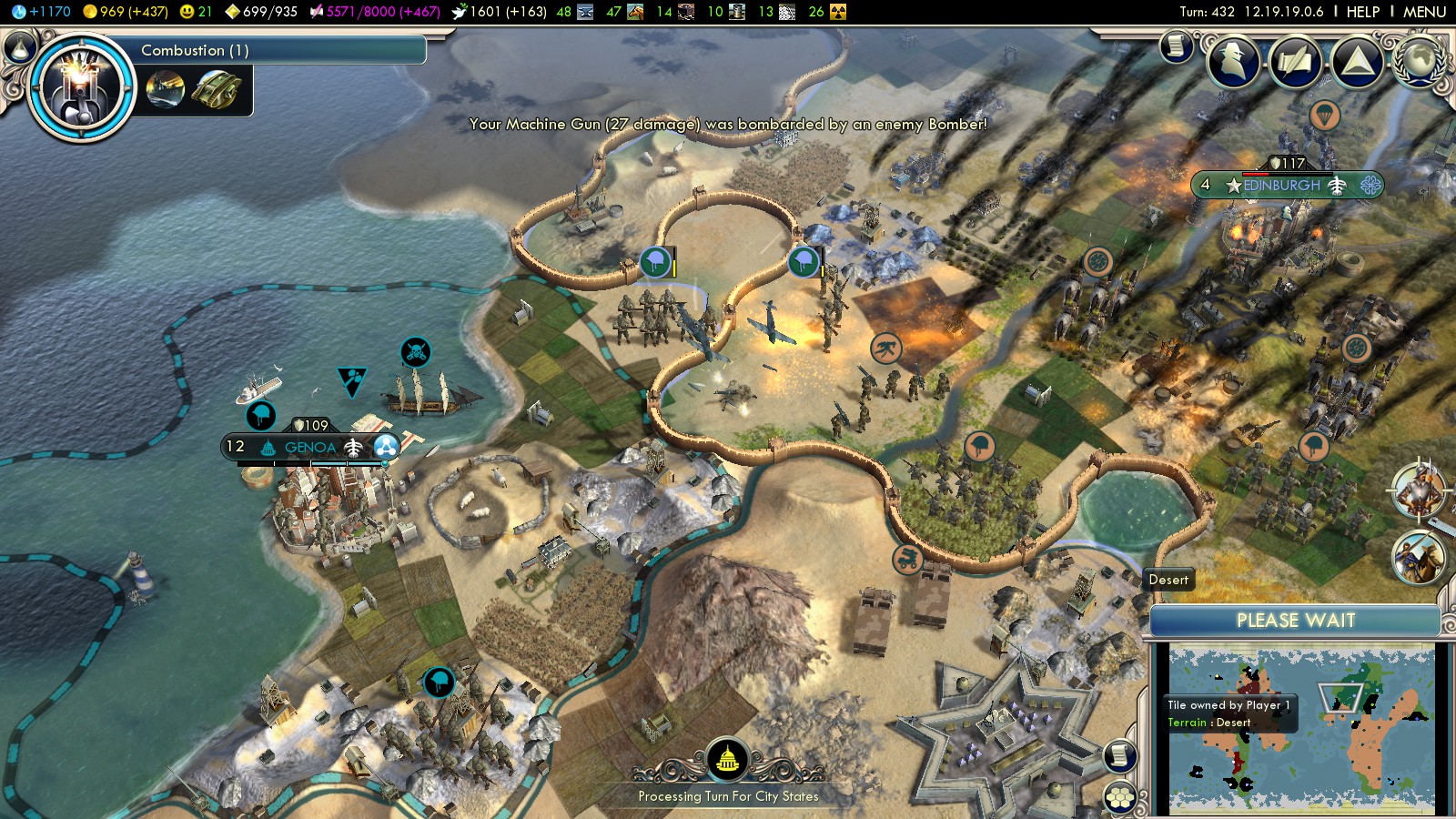Open the globe-and-laurel world congress button
The width and height of the screenshot is (1456, 819).
[1418, 60]
